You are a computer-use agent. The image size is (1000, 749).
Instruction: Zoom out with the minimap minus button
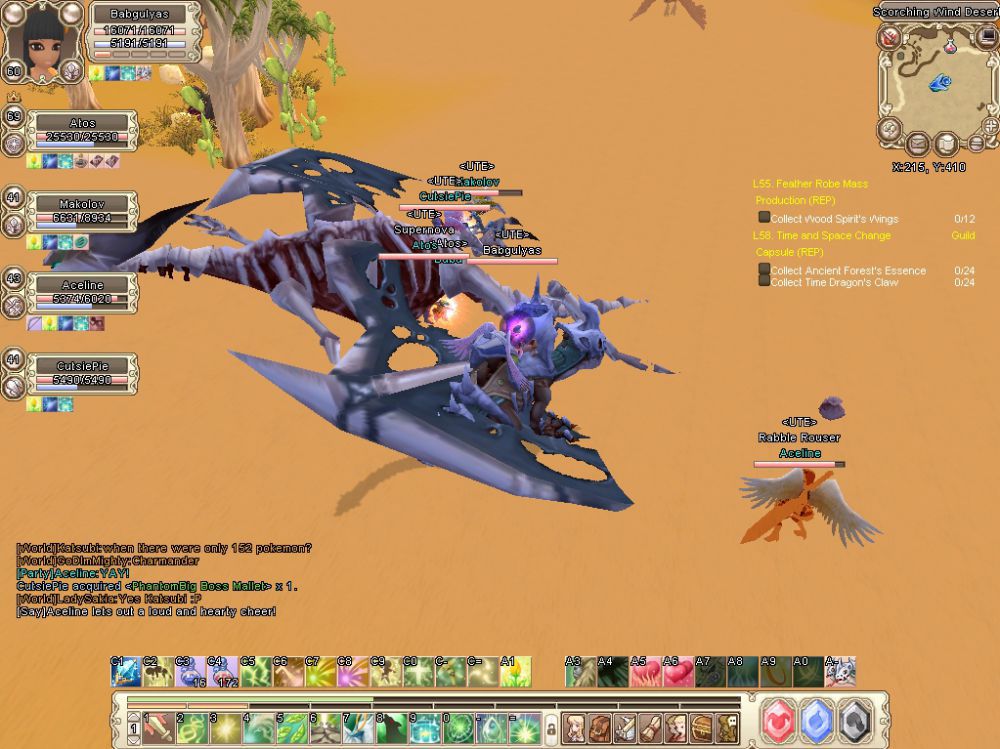977,143
